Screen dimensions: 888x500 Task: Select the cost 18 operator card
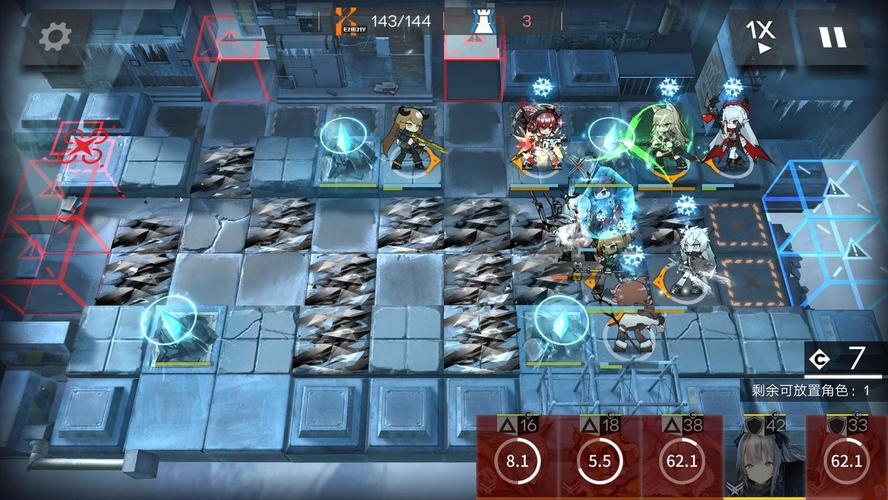click(600, 458)
